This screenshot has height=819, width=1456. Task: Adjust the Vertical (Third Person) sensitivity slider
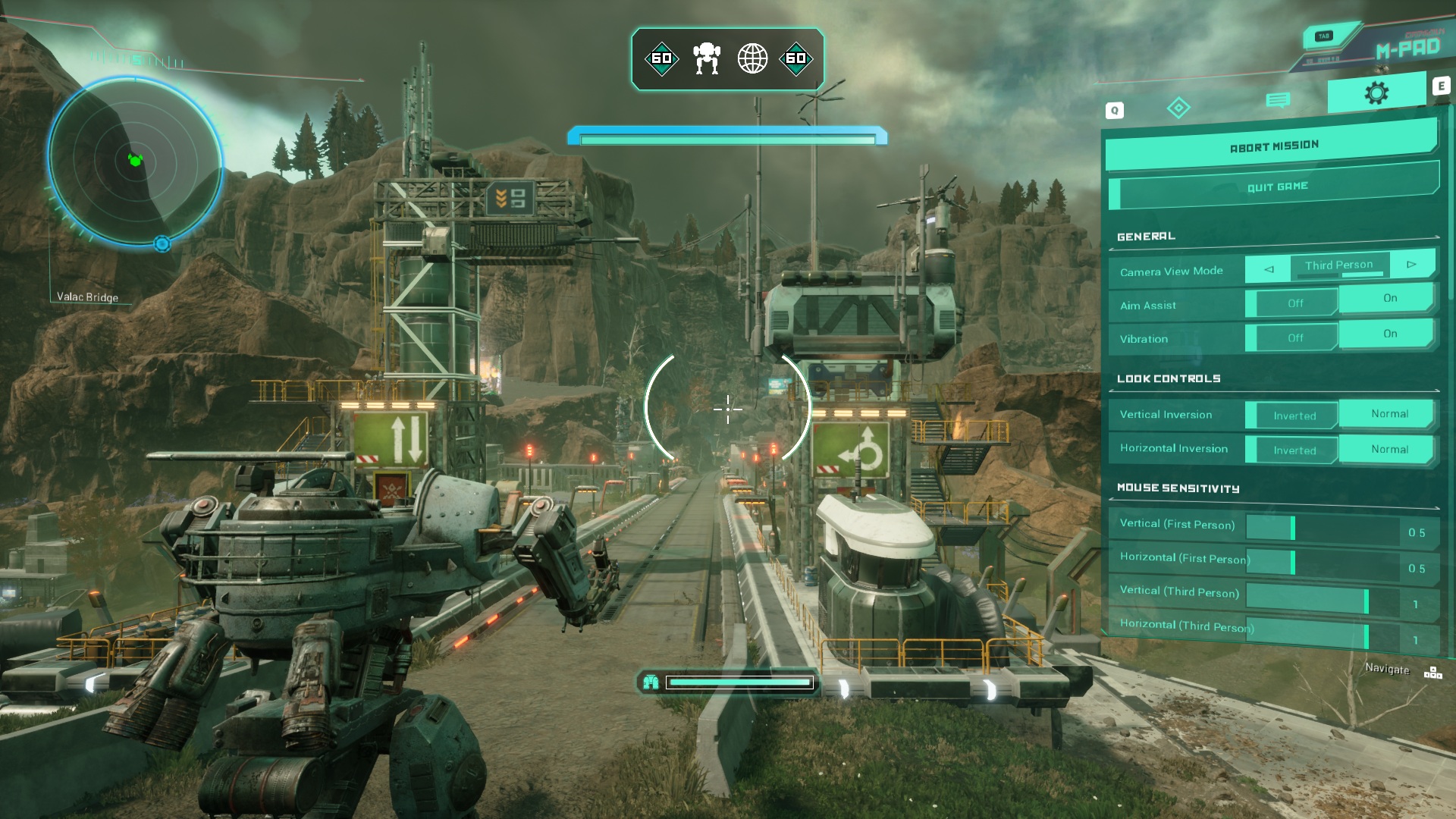(x=1366, y=601)
